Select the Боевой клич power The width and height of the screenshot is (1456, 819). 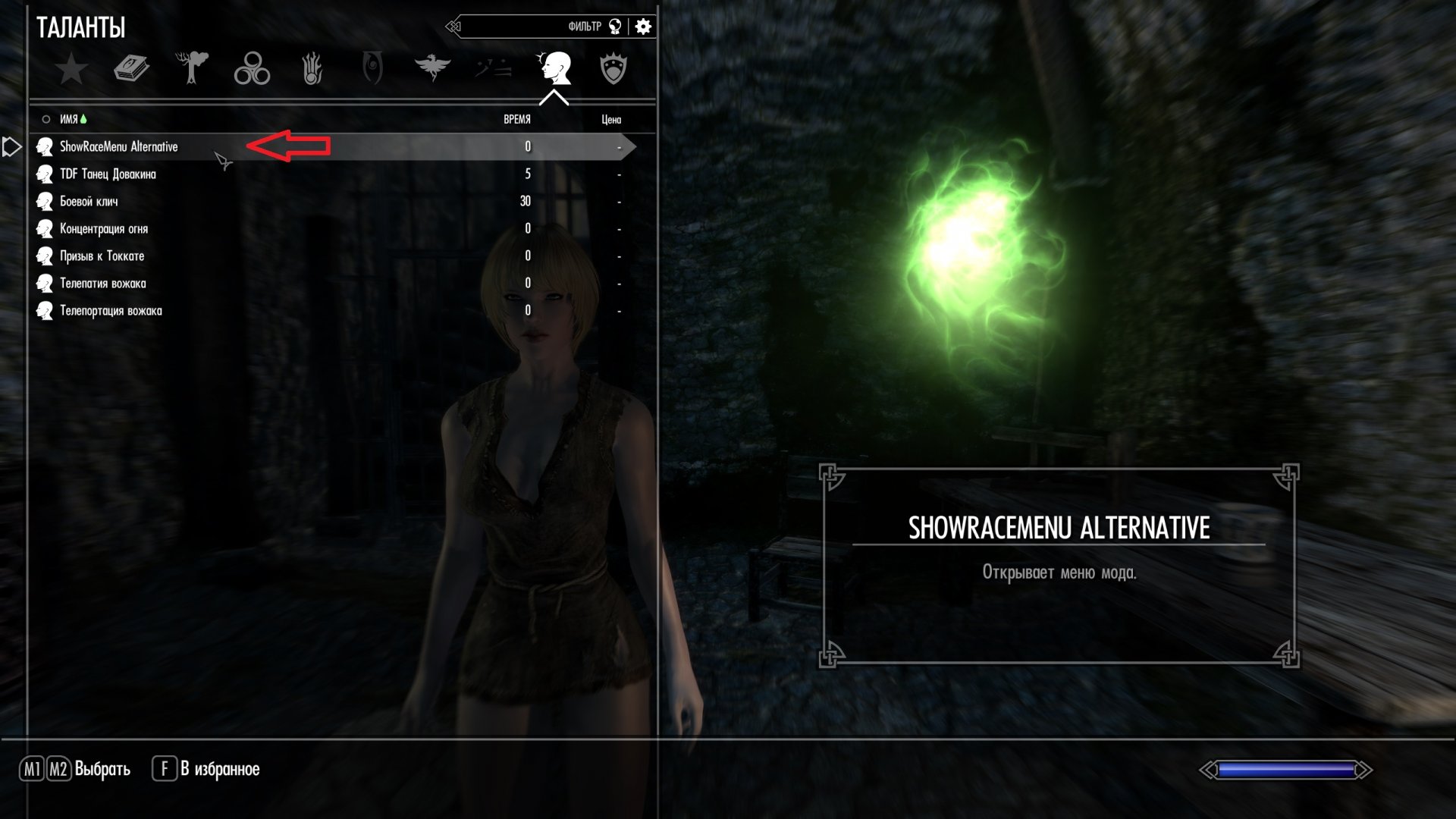click(89, 201)
